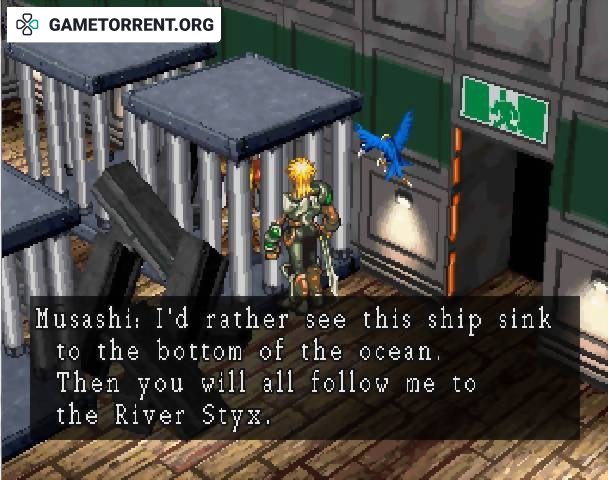The image size is (608, 480).
Task: Click the GAMETORRENT.ORG watermark logo
Action: [x=114, y=24]
